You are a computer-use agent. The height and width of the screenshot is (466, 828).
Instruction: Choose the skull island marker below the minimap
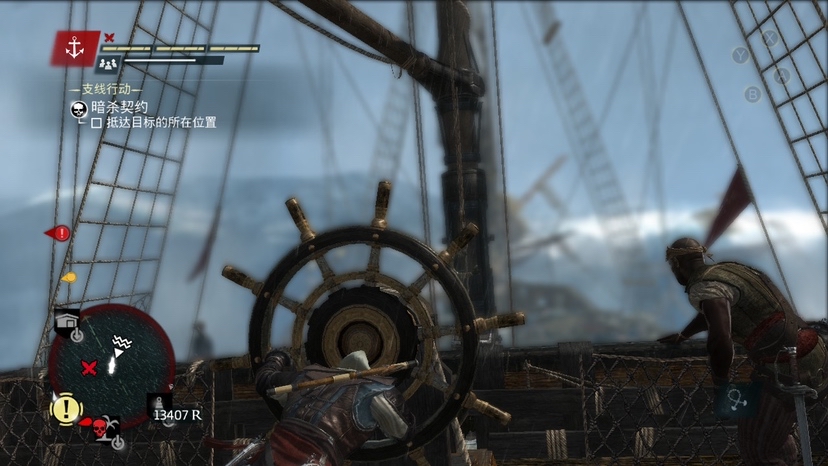point(101,427)
